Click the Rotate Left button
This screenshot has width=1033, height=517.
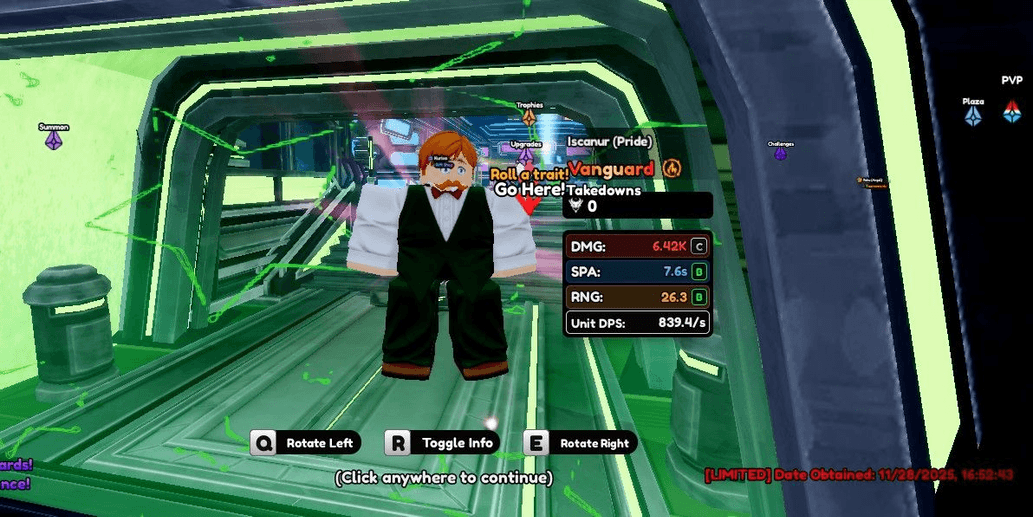pos(306,443)
